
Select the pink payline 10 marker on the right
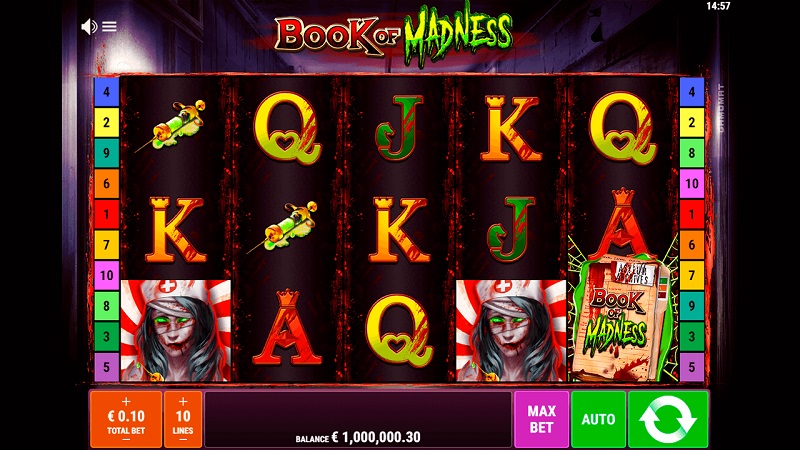(x=691, y=185)
